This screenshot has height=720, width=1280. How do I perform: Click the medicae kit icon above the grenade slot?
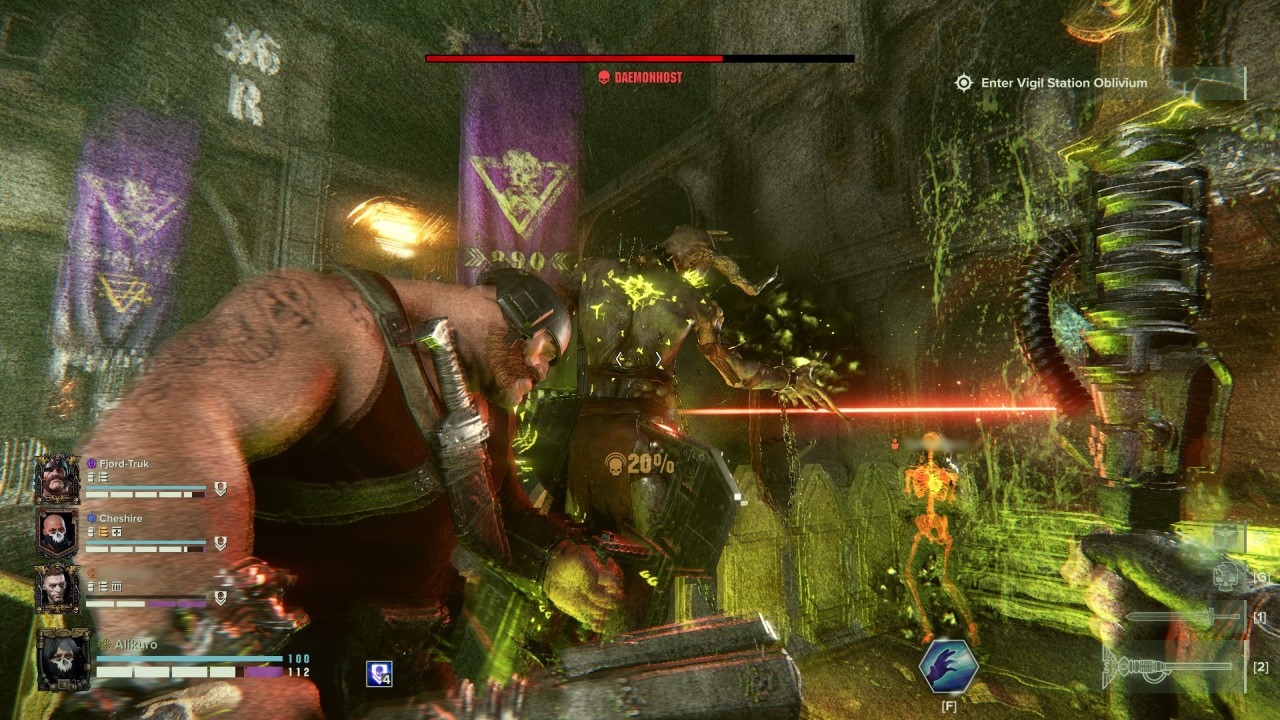coord(1225,536)
